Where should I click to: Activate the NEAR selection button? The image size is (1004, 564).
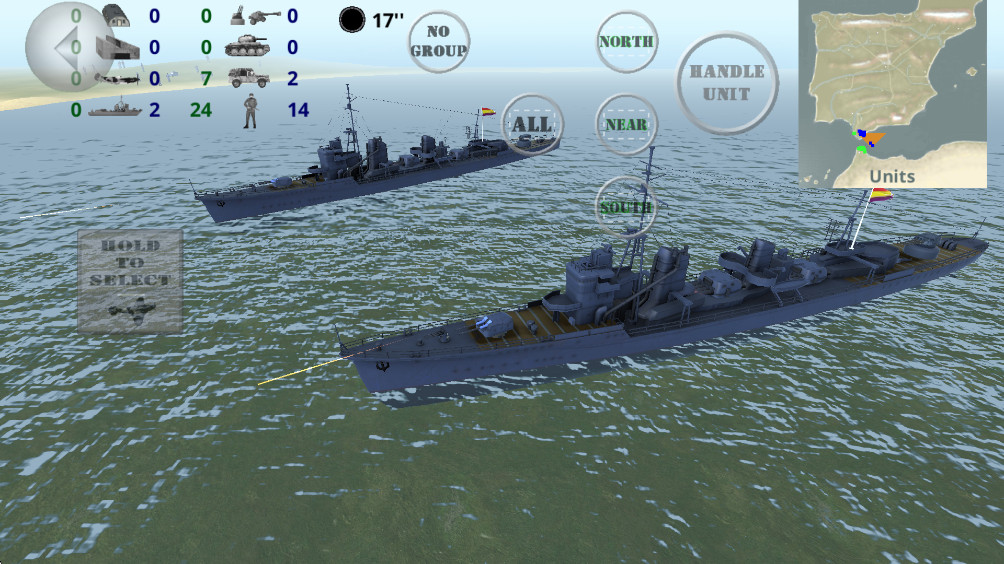[626, 125]
